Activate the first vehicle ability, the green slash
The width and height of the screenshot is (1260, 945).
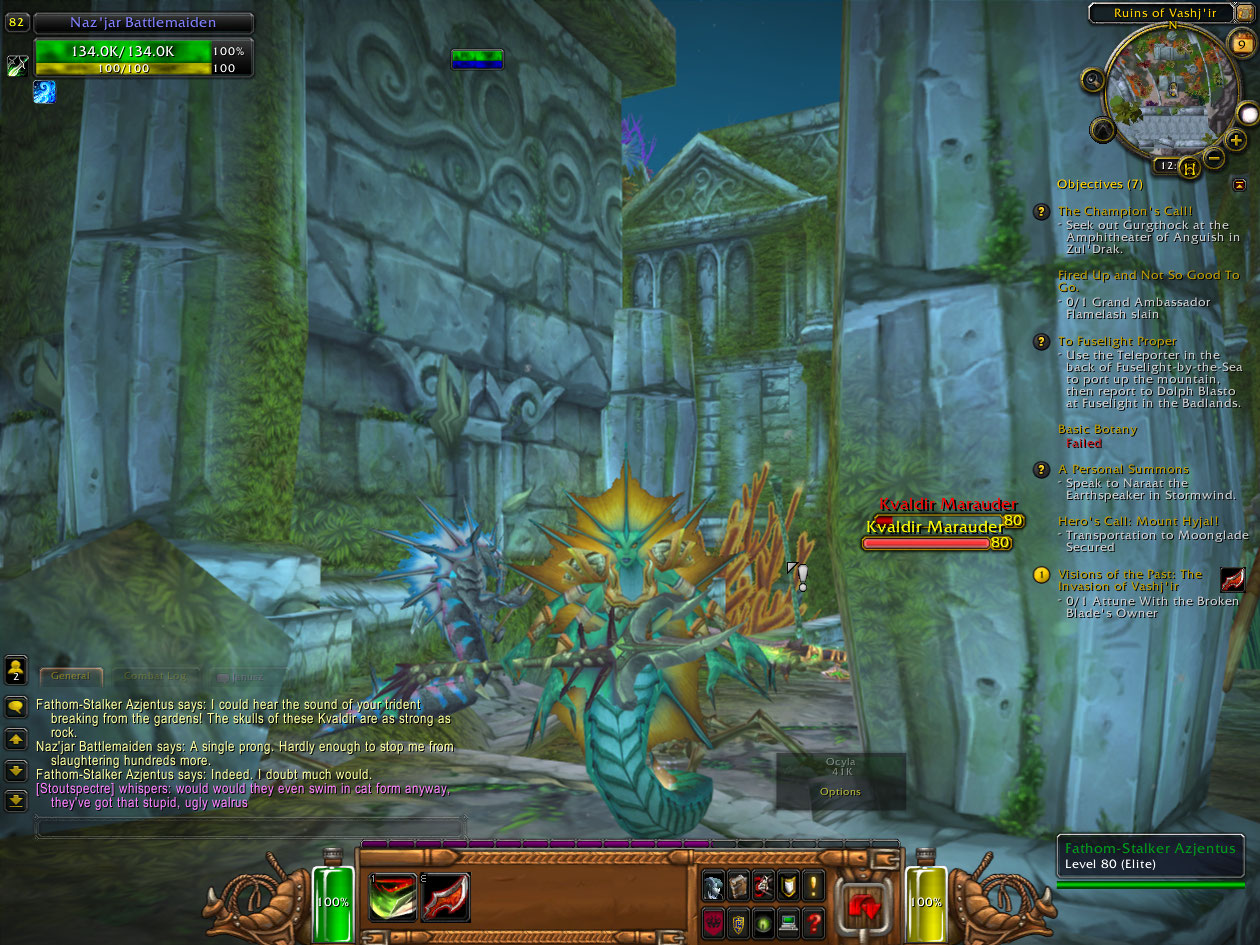click(x=393, y=897)
